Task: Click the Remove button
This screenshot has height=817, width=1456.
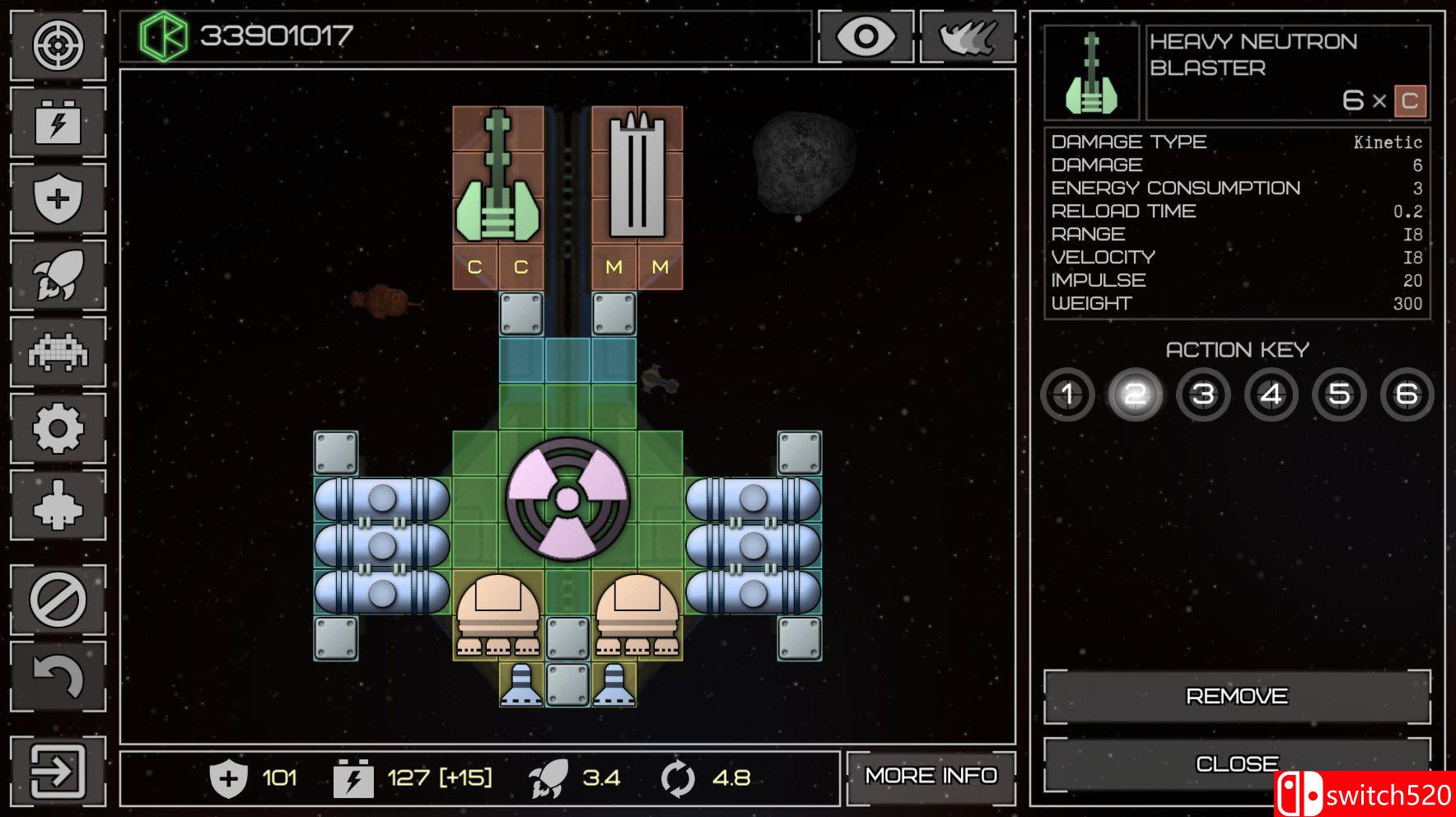Action: (1236, 697)
